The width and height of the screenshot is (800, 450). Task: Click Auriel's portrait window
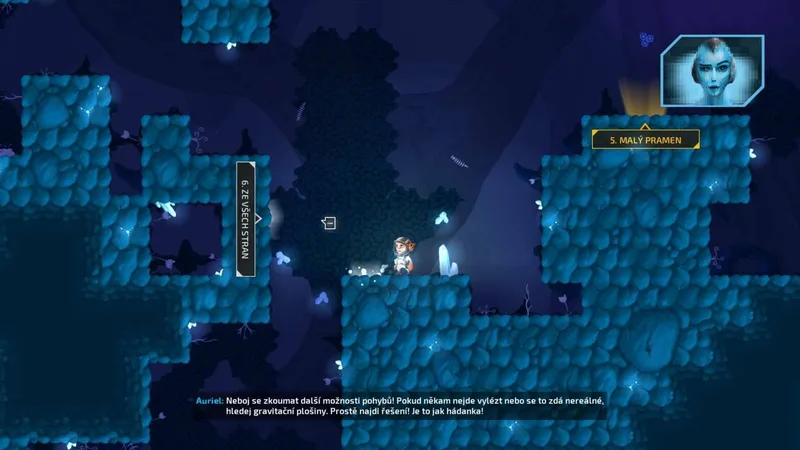[712, 73]
